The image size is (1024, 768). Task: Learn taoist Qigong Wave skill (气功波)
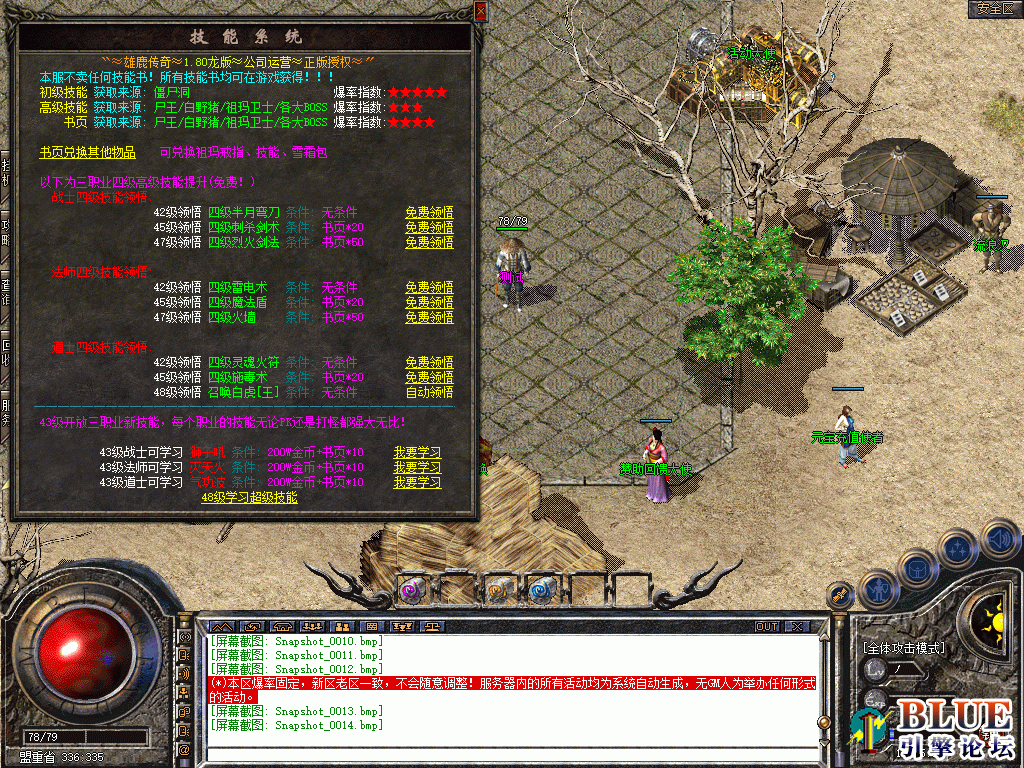[417, 483]
